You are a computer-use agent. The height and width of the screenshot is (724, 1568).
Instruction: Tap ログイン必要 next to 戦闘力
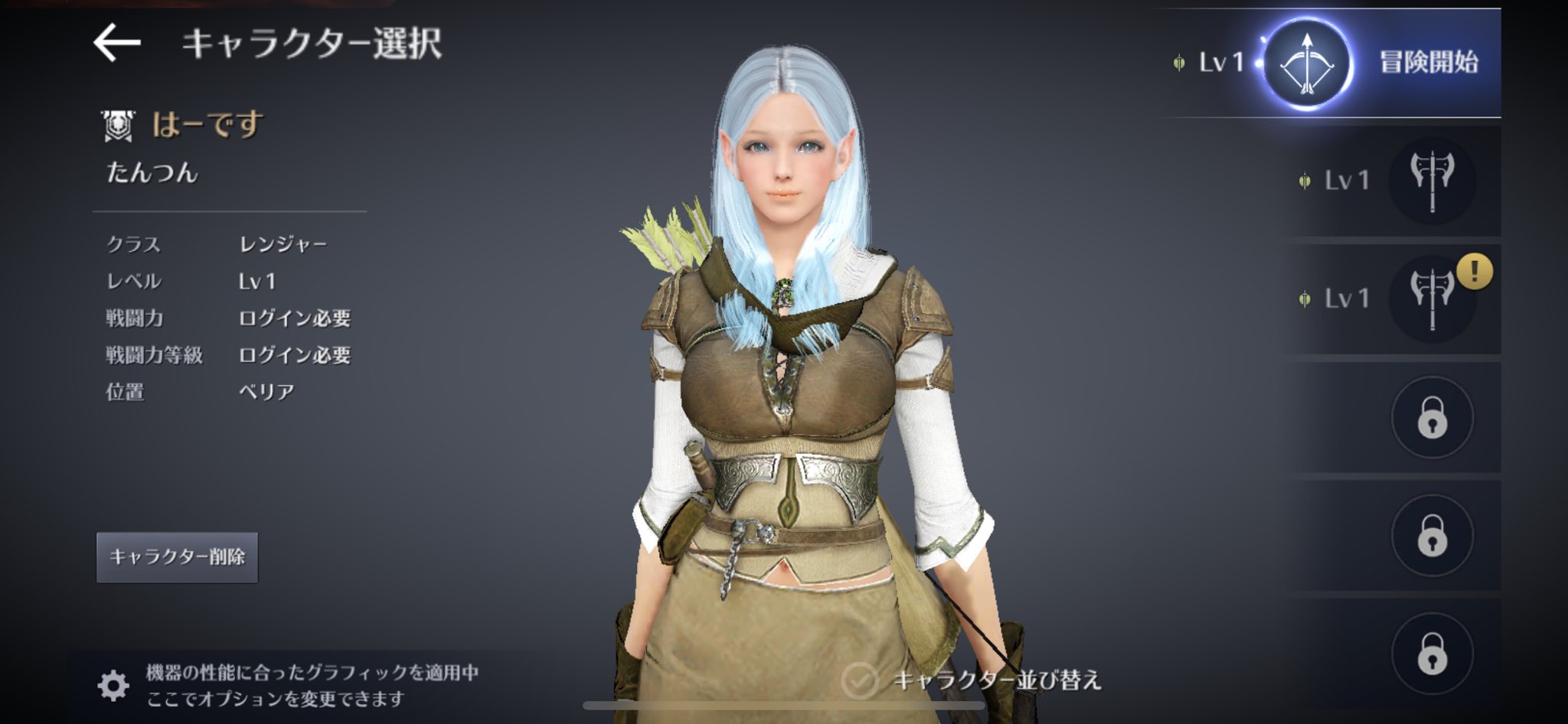click(x=297, y=318)
